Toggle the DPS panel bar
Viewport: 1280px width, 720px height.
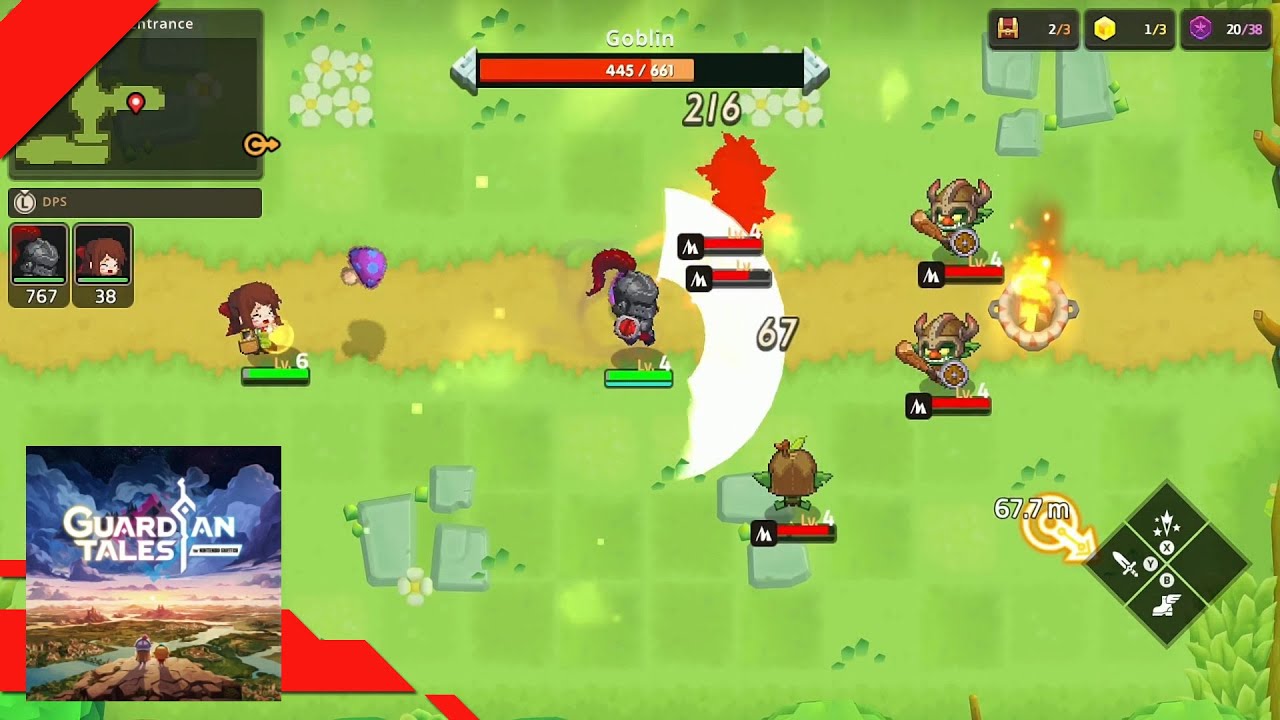(135, 202)
